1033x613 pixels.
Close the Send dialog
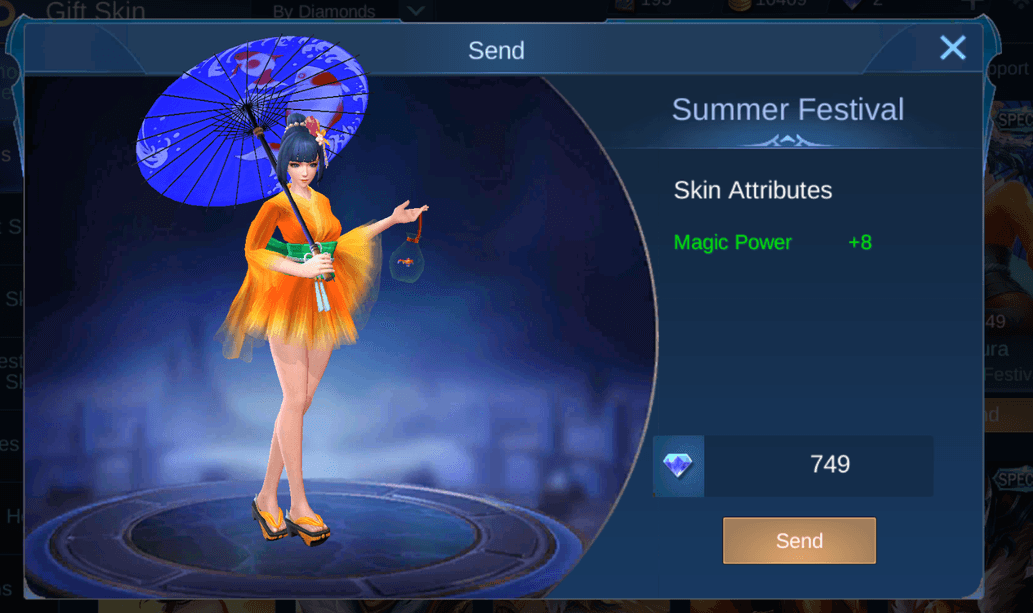click(x=953, y=47)
